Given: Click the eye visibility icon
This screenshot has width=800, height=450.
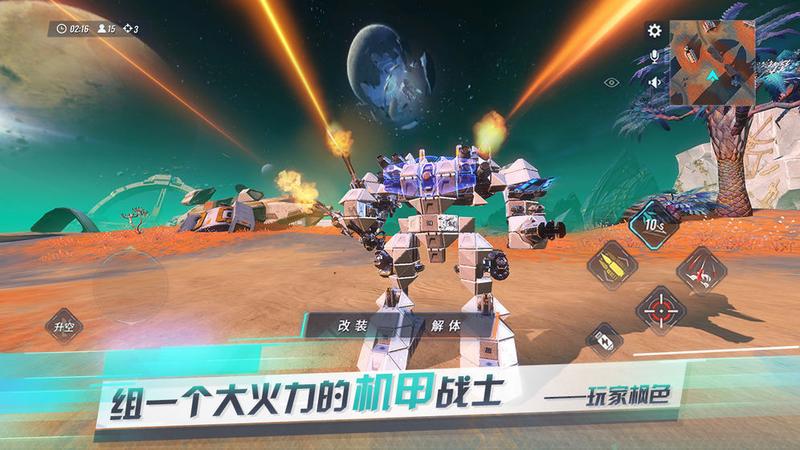Looking at the screenshot, I should (612, 83).
